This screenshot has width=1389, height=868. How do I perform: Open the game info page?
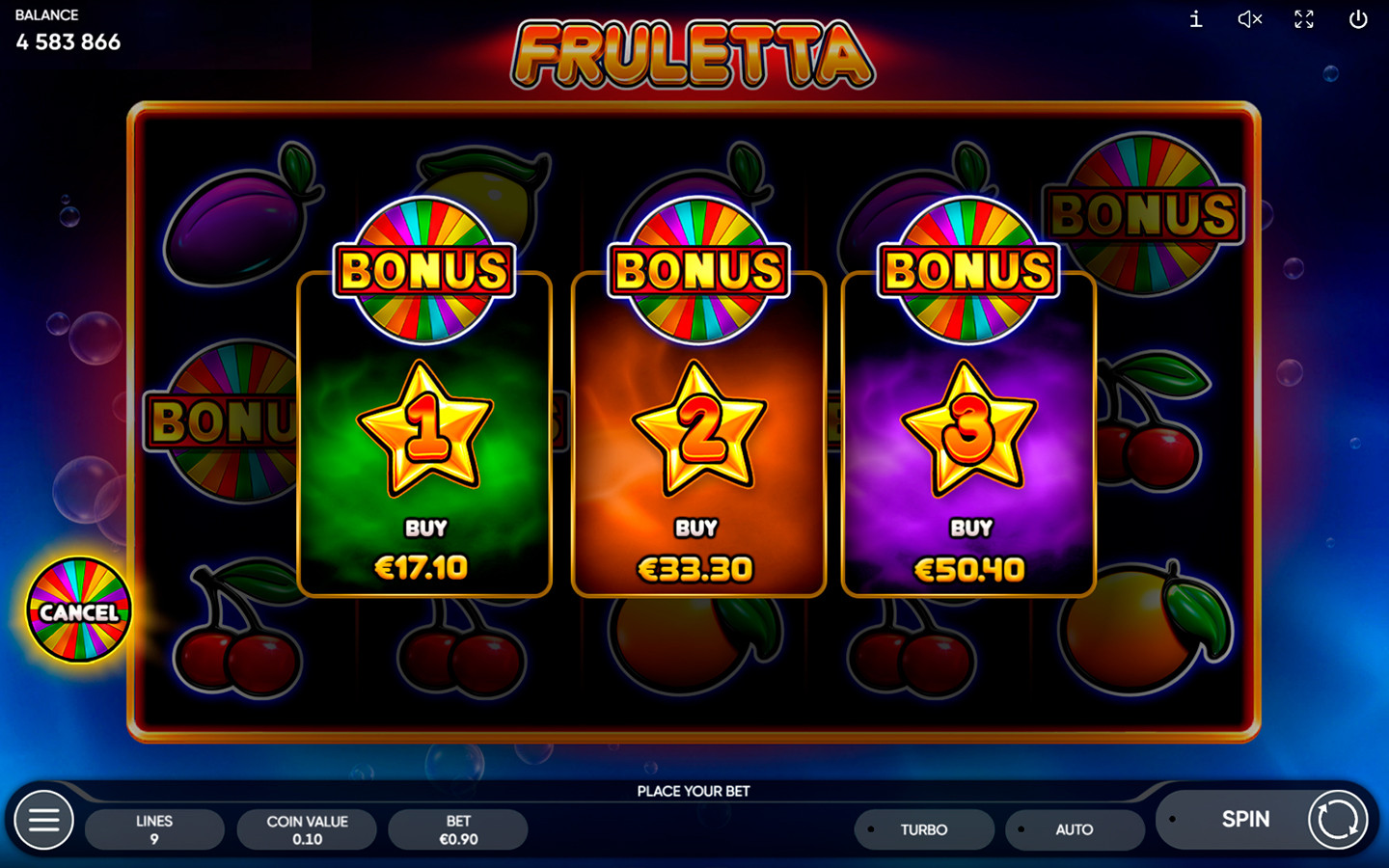(1196, 19)
